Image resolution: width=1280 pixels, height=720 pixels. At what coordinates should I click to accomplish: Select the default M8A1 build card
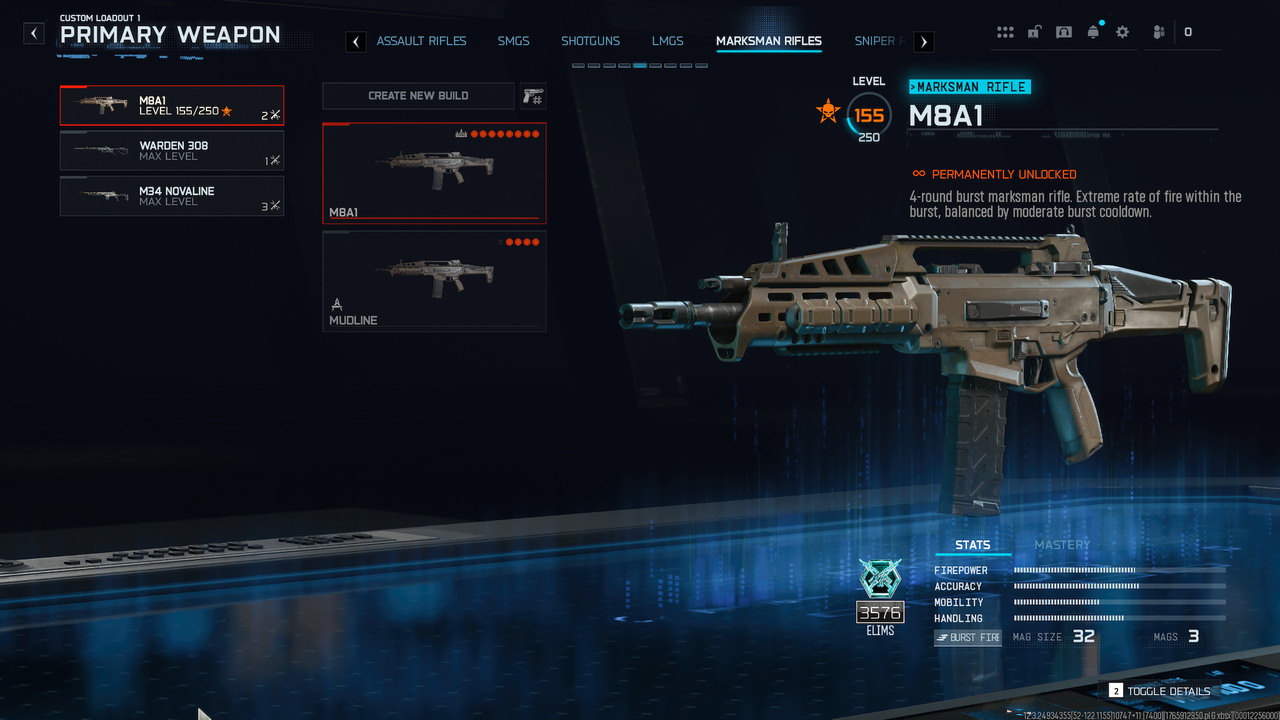[434, 172]
